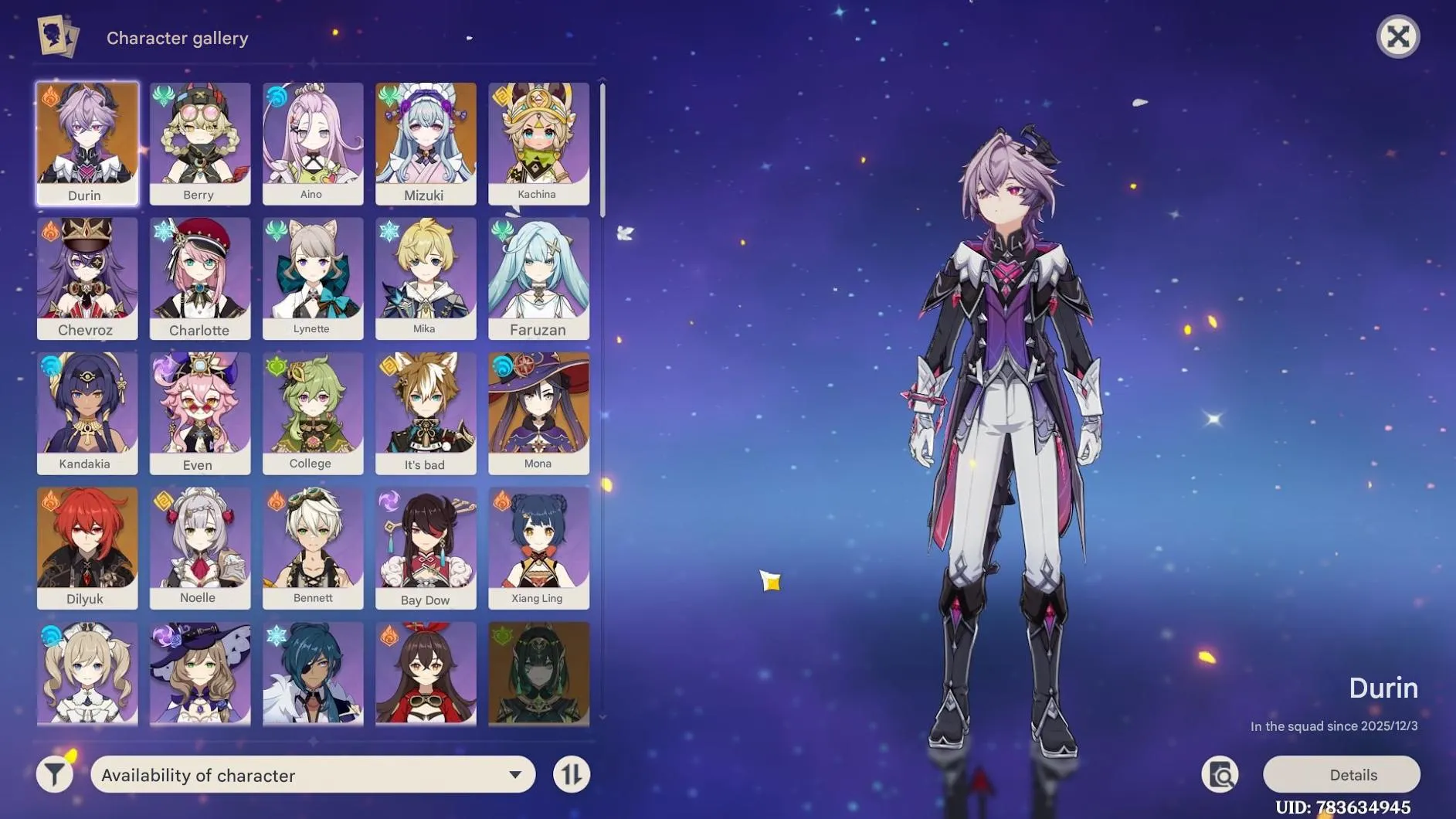
Task: Select Dilyuk's character portrait
Action: pos(87,546)
